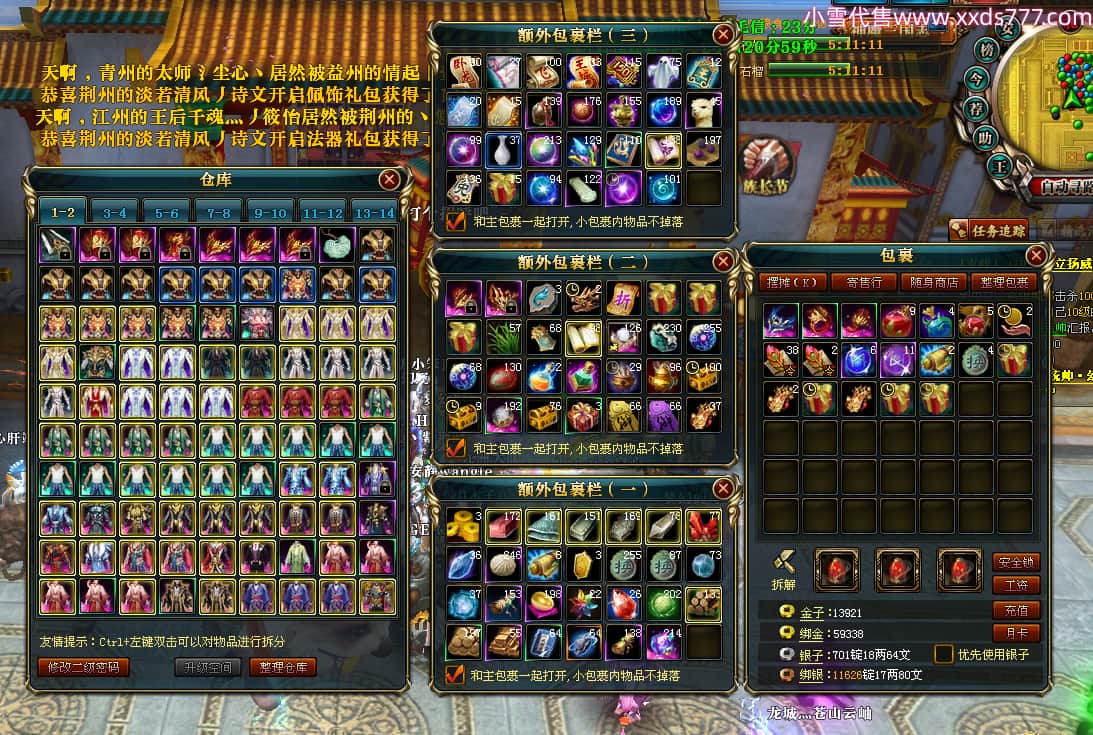Click the 修改二级密码 button
Screen dimensions: 1093x735
coord(84,667)
